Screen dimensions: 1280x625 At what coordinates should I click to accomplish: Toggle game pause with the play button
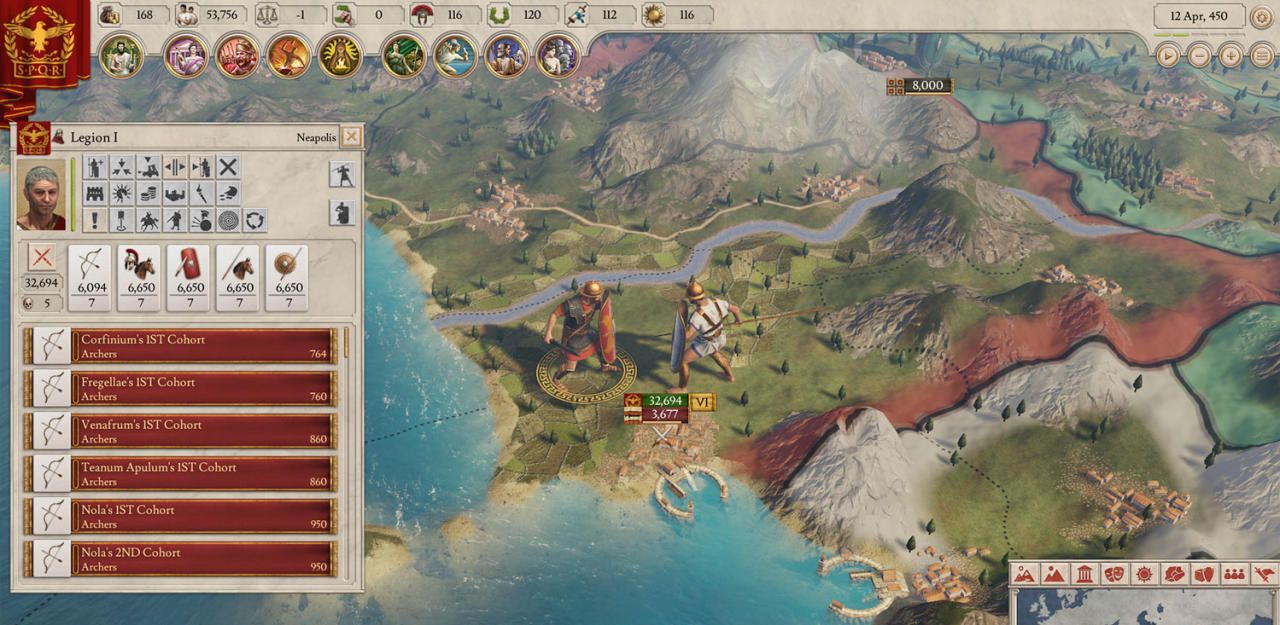coord(1167,56)
